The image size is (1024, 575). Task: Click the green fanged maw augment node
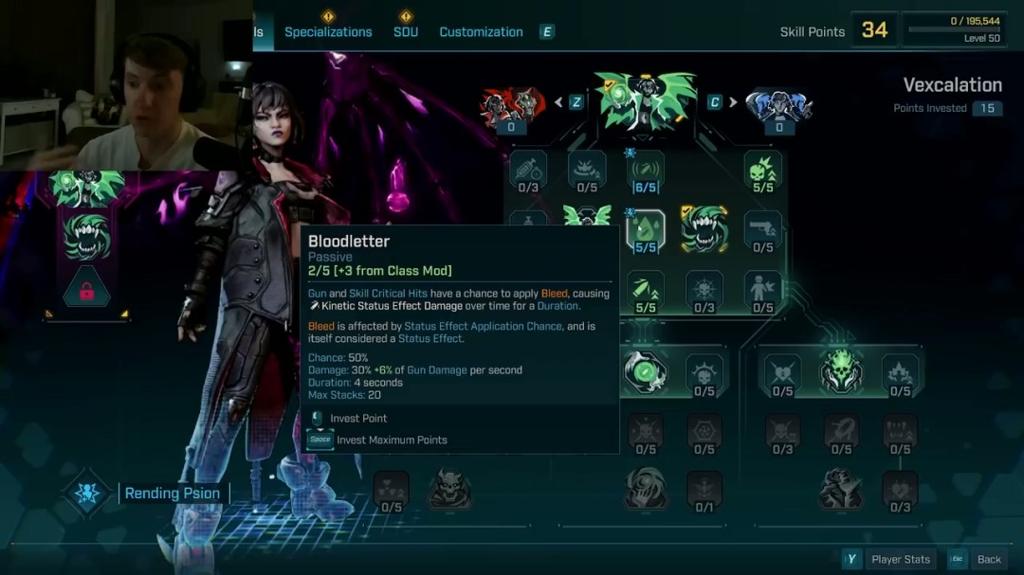pyautogui.click(x=704, y=229)
